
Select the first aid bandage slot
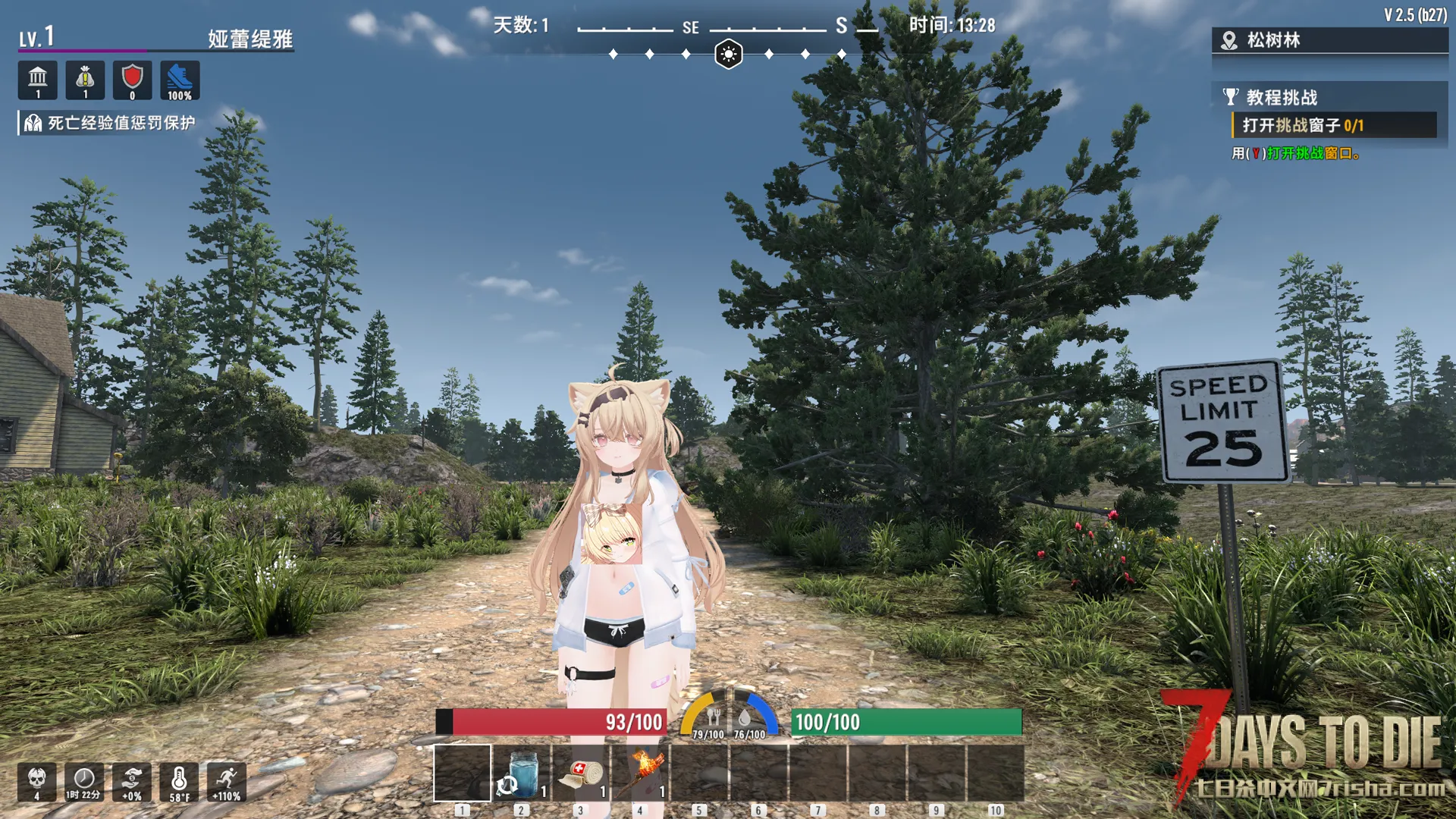click(581, 773)
